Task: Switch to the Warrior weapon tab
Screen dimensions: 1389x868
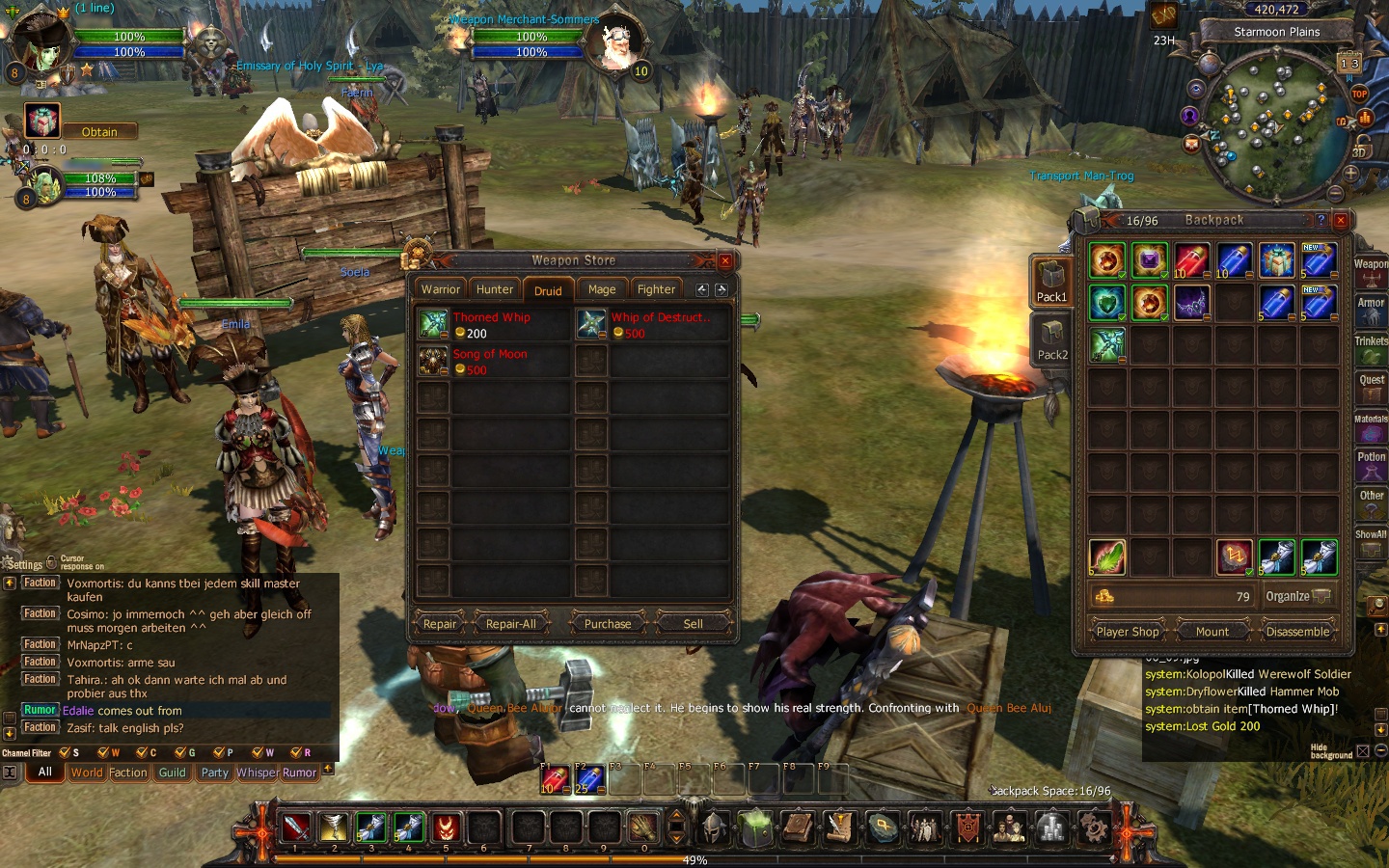Action: [440, 289]
